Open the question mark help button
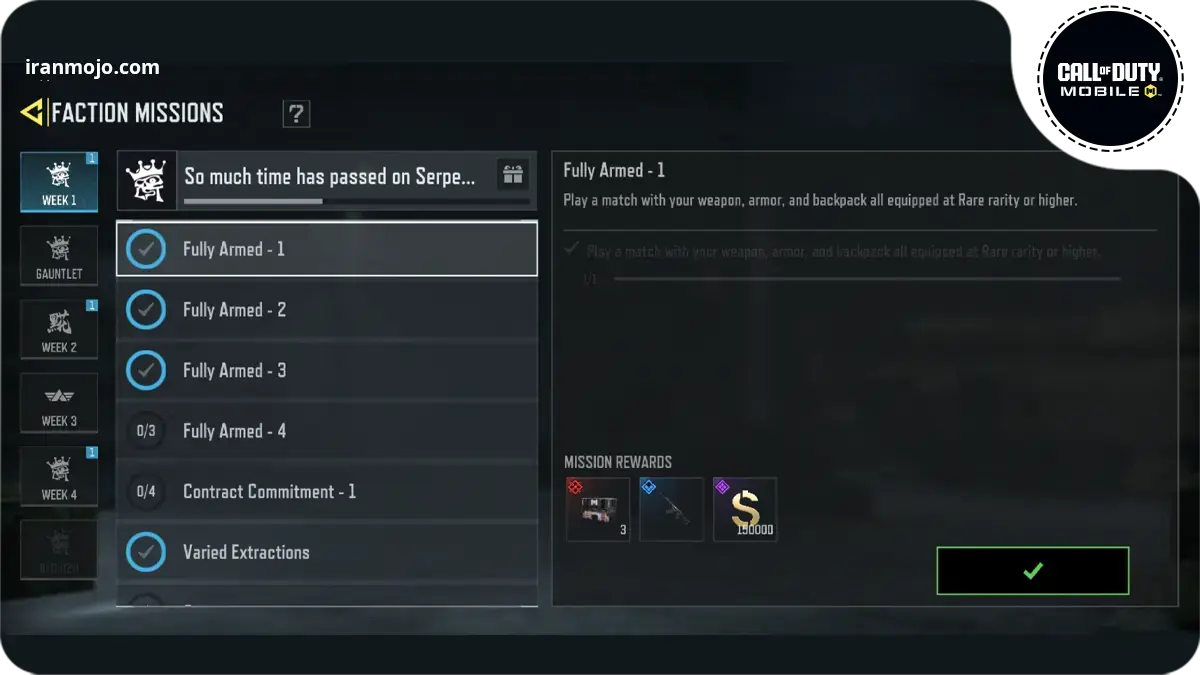 296,114
